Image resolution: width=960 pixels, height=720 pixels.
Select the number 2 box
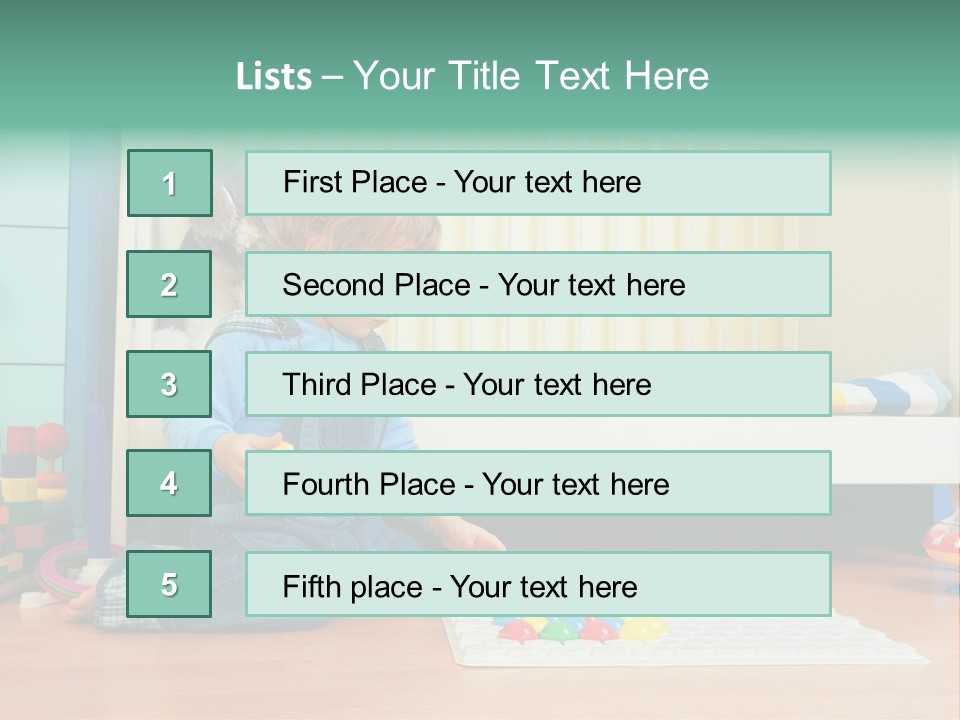169,284
